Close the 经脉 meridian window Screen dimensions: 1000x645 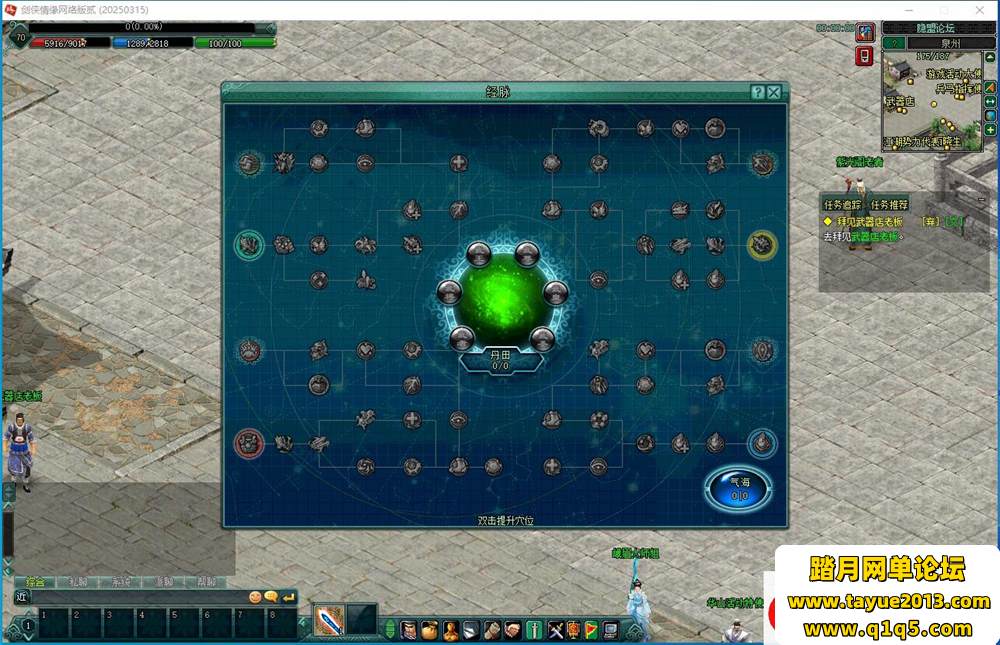click(x=774, y=92)
